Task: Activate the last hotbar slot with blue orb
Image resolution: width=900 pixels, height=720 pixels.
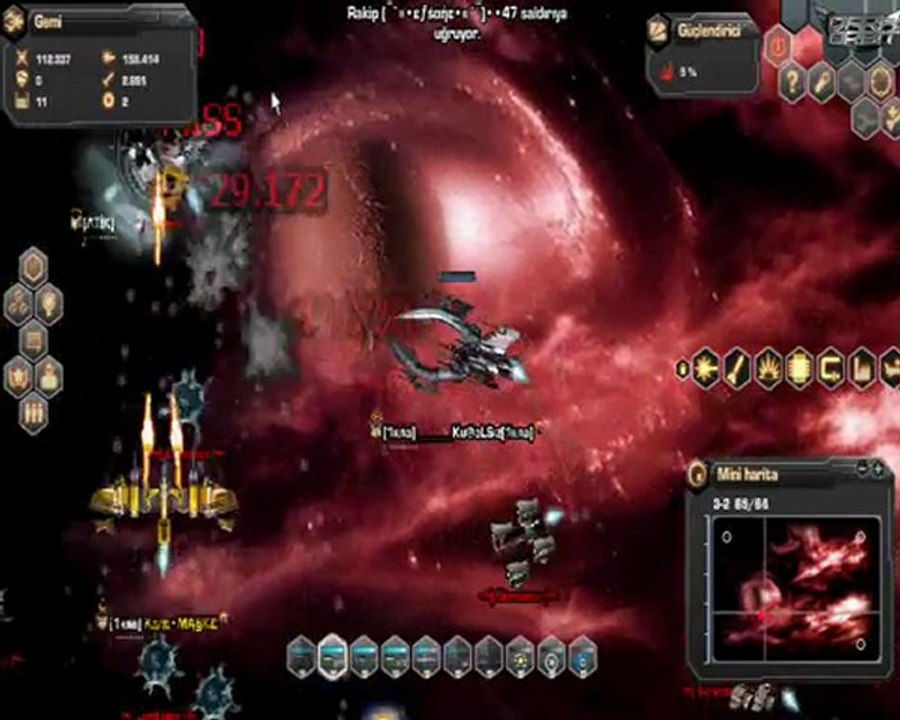Action: pyautogui.click(x=582, y=657)
